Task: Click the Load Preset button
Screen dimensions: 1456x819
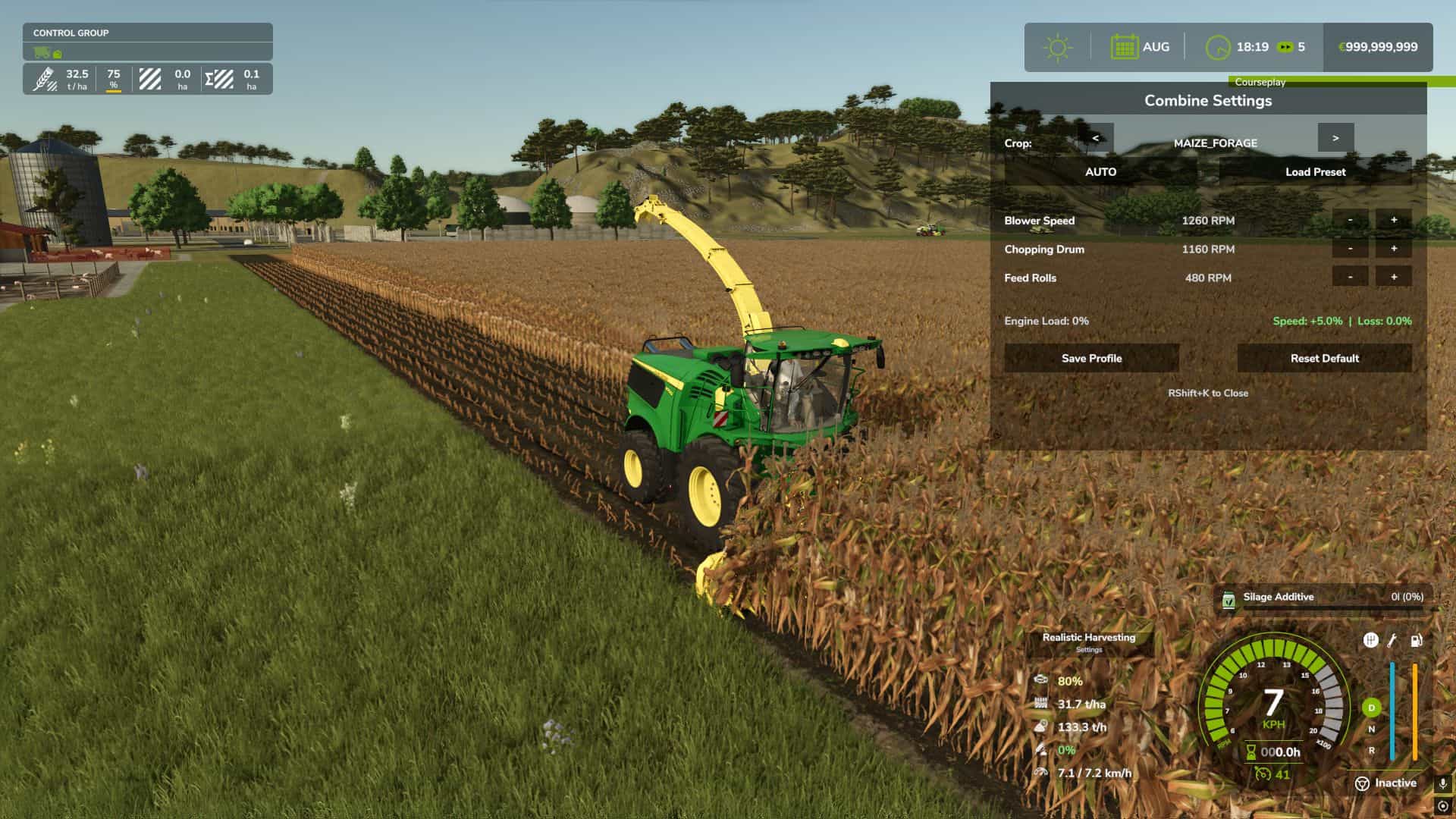Action: click(x=1315, y=172)
